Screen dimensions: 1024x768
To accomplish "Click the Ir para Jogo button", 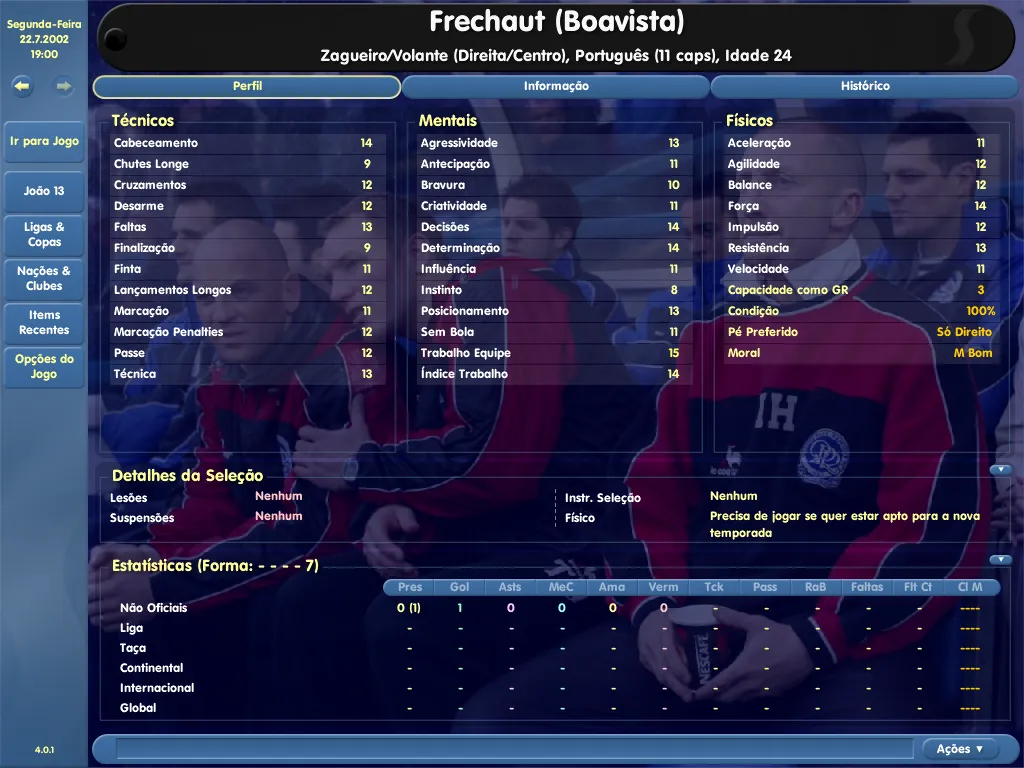I will 44,142.
